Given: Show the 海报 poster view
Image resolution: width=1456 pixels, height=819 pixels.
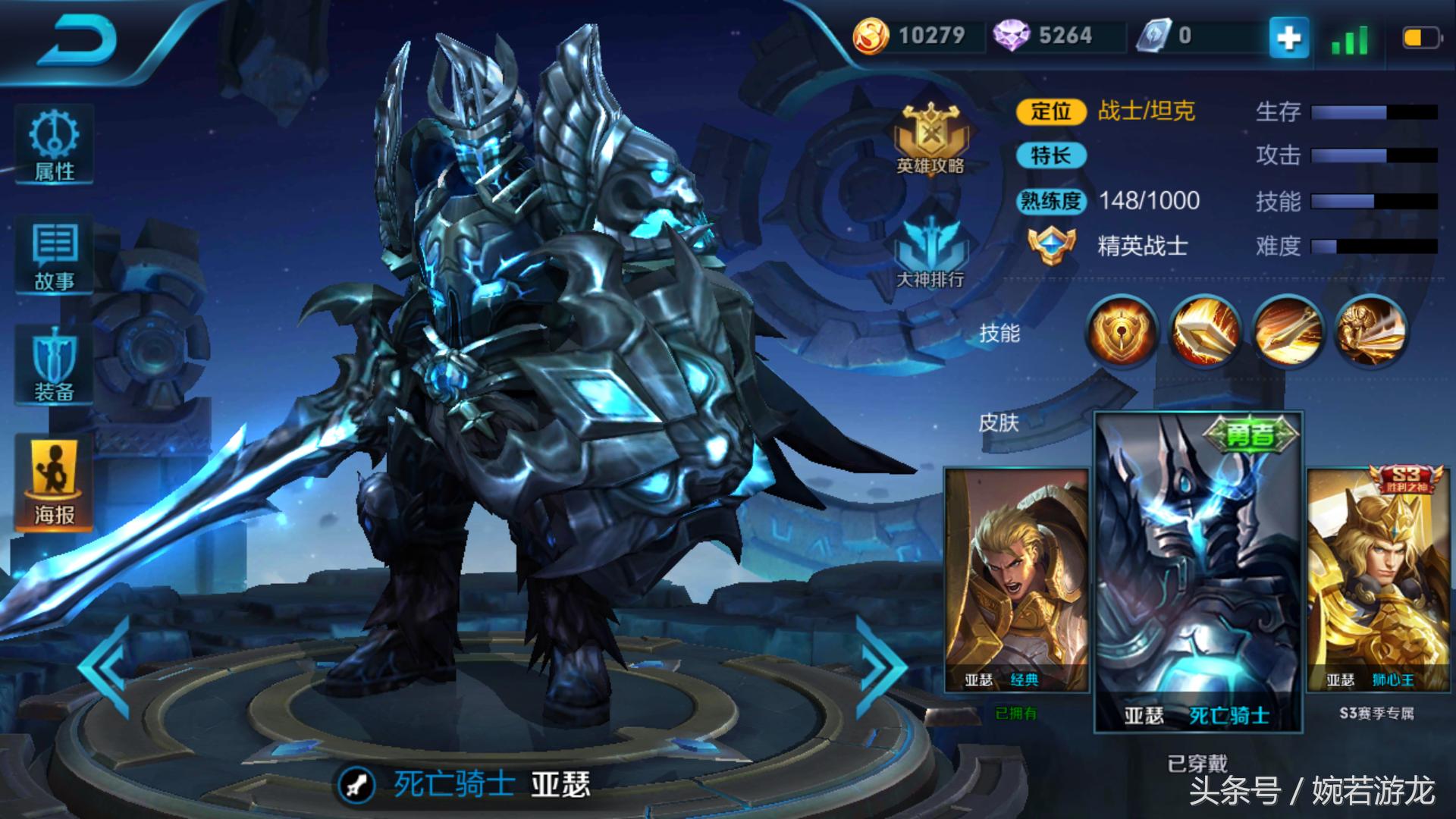Looking at the screenshot, I should [54, 482].
